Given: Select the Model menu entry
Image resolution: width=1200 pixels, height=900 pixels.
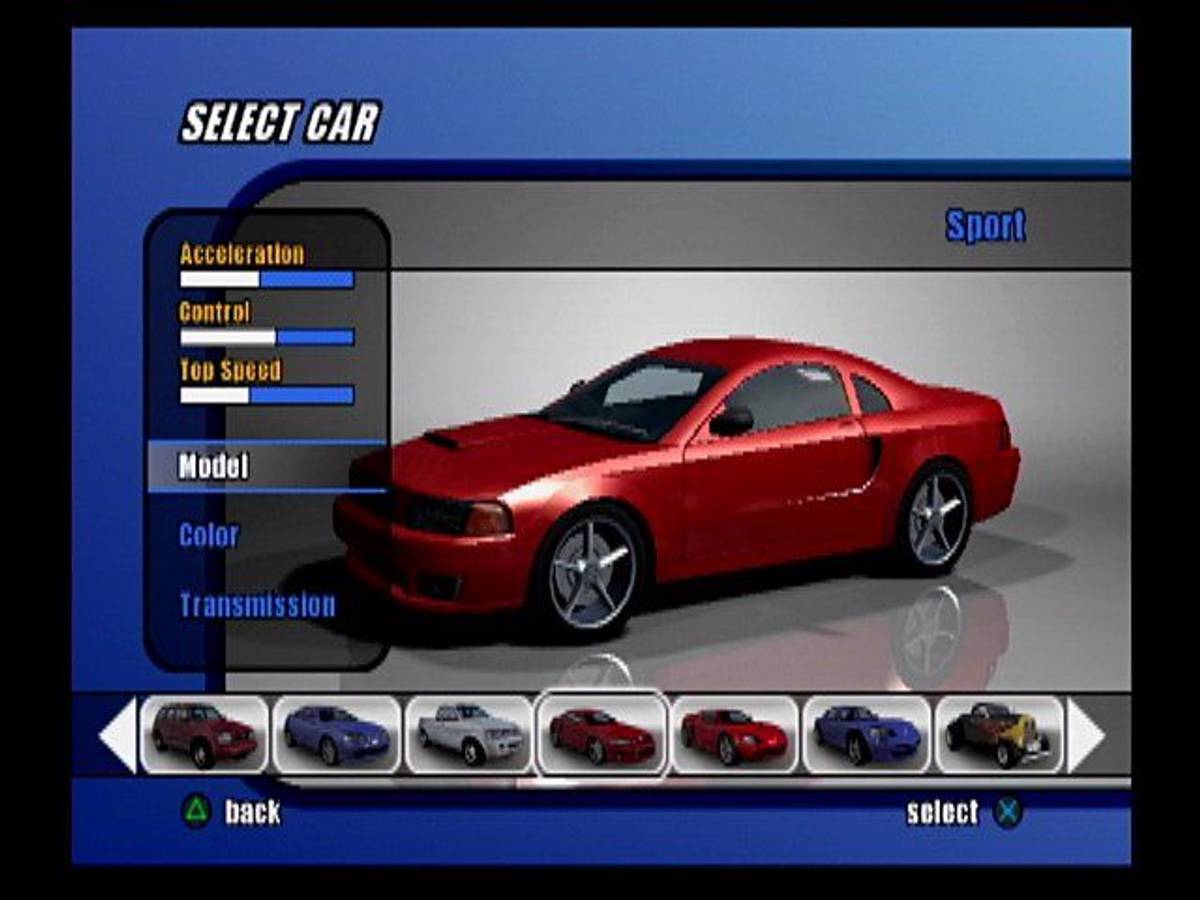Looking at the screenshot, I should [214, 467].
